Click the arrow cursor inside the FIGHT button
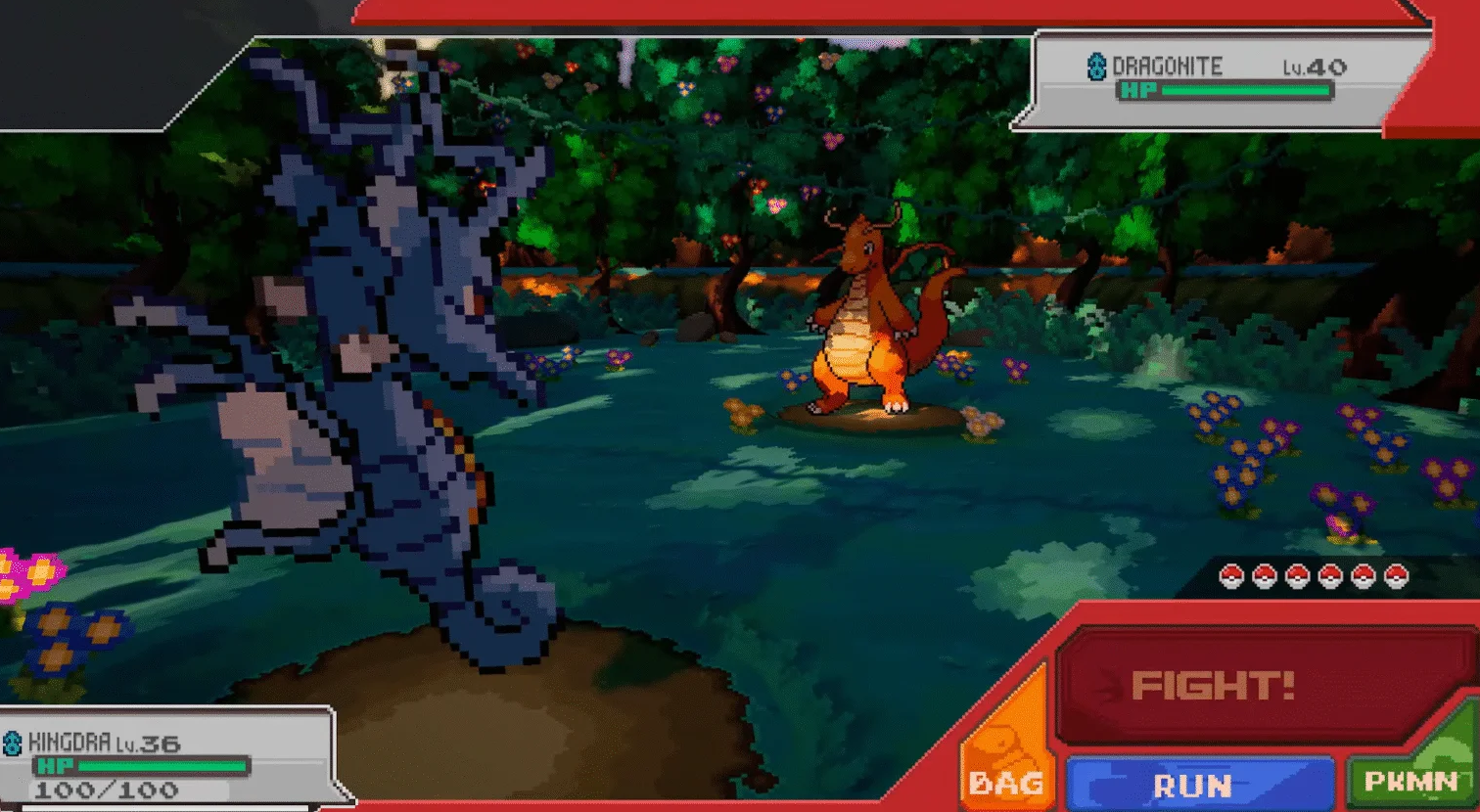The image size is (1480, 812). click(1111, 685)
